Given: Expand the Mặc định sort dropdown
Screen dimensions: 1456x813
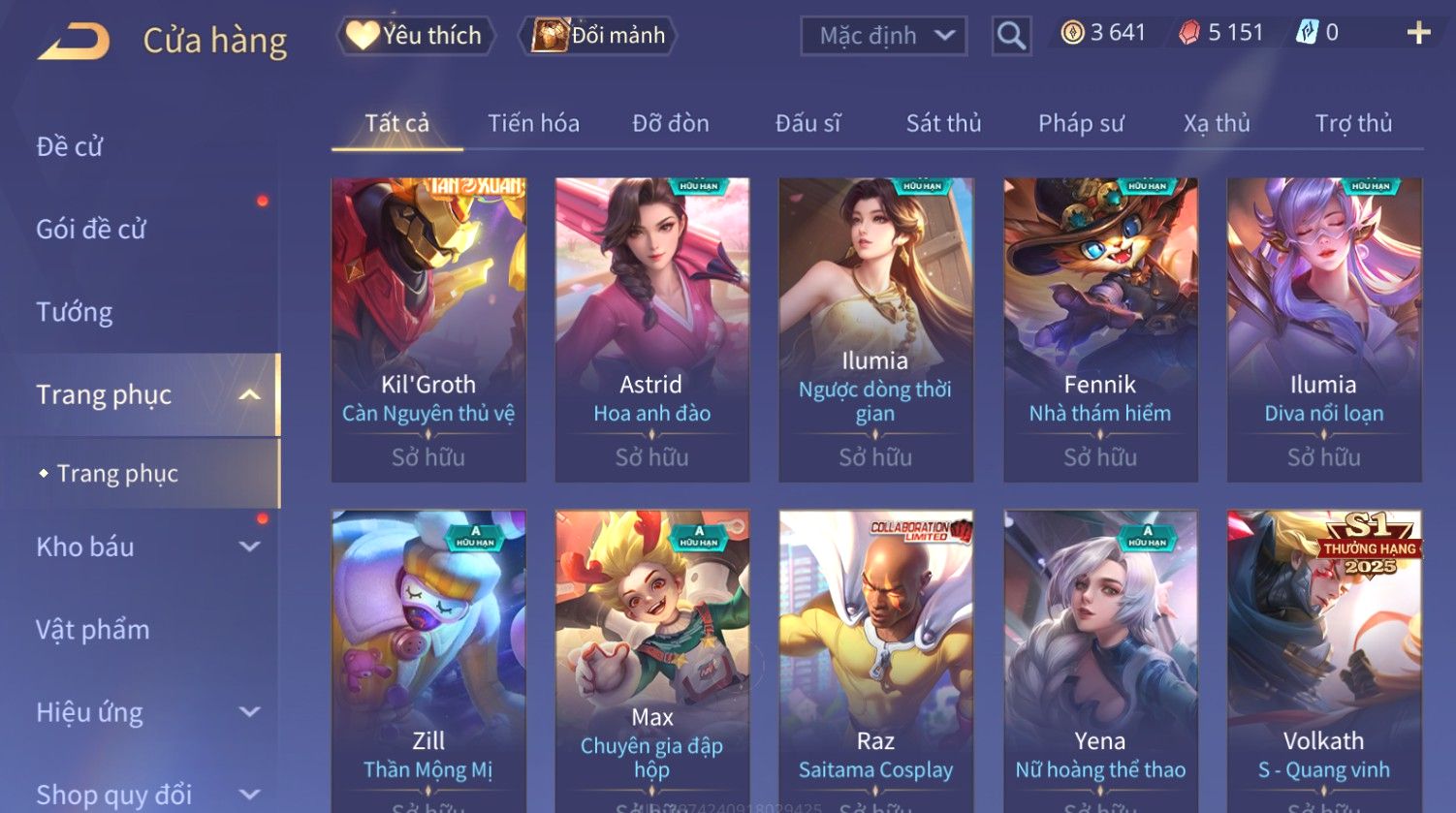Looking at the screenshot, I should pyautogui.click(x=884, y=36).
